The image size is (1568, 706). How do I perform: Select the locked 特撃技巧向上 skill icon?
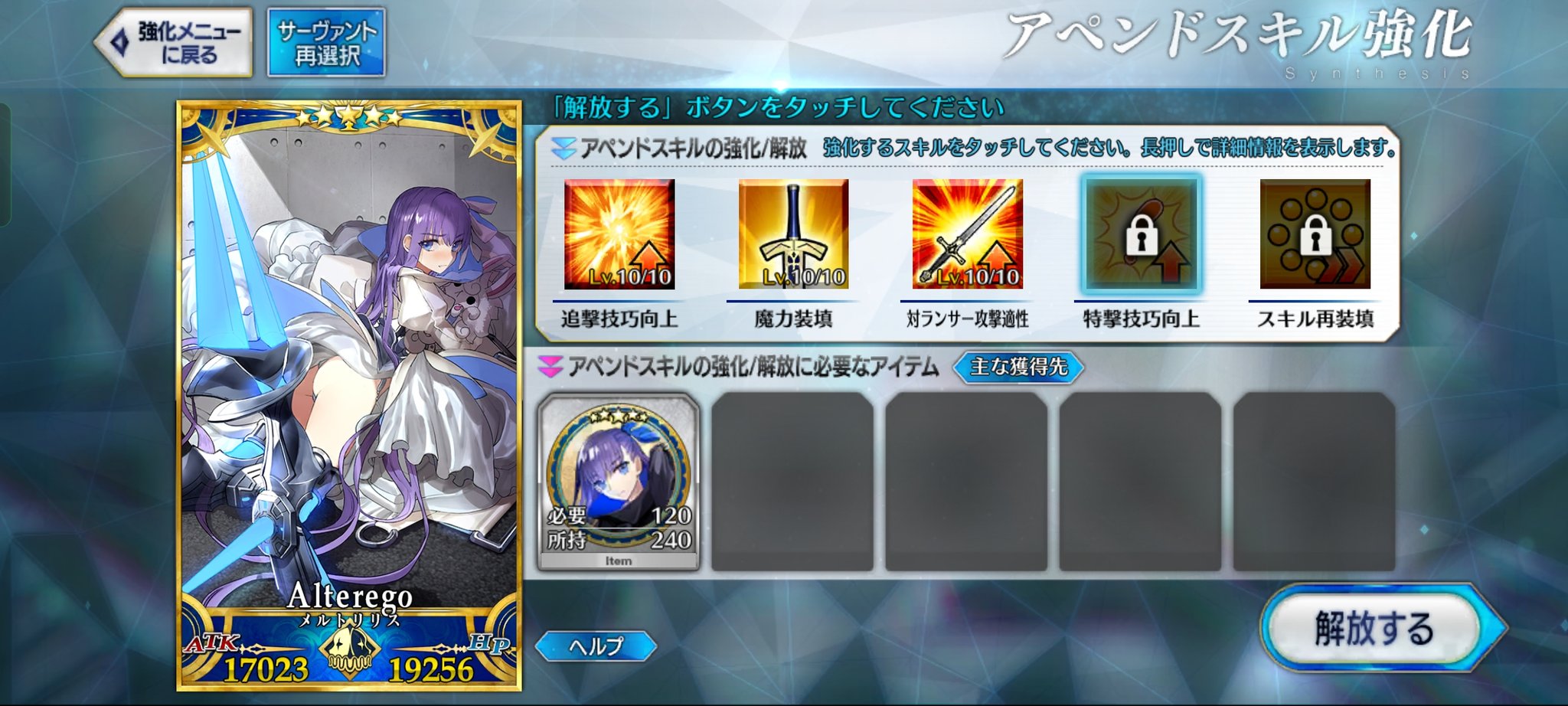coord(1140,237)
